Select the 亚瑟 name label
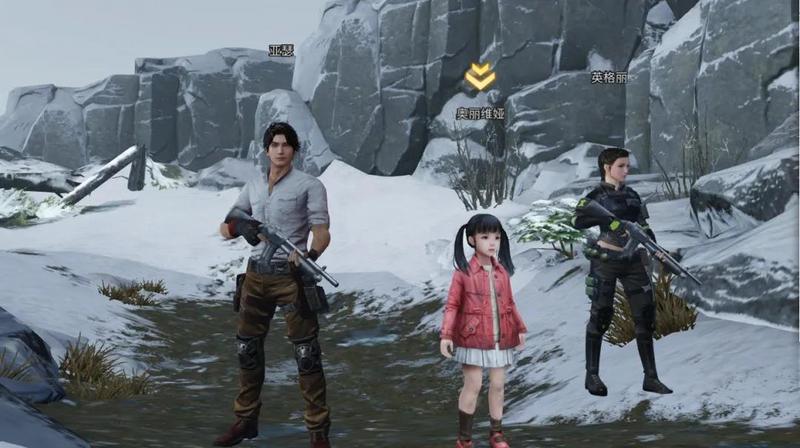 click(281, 50)
